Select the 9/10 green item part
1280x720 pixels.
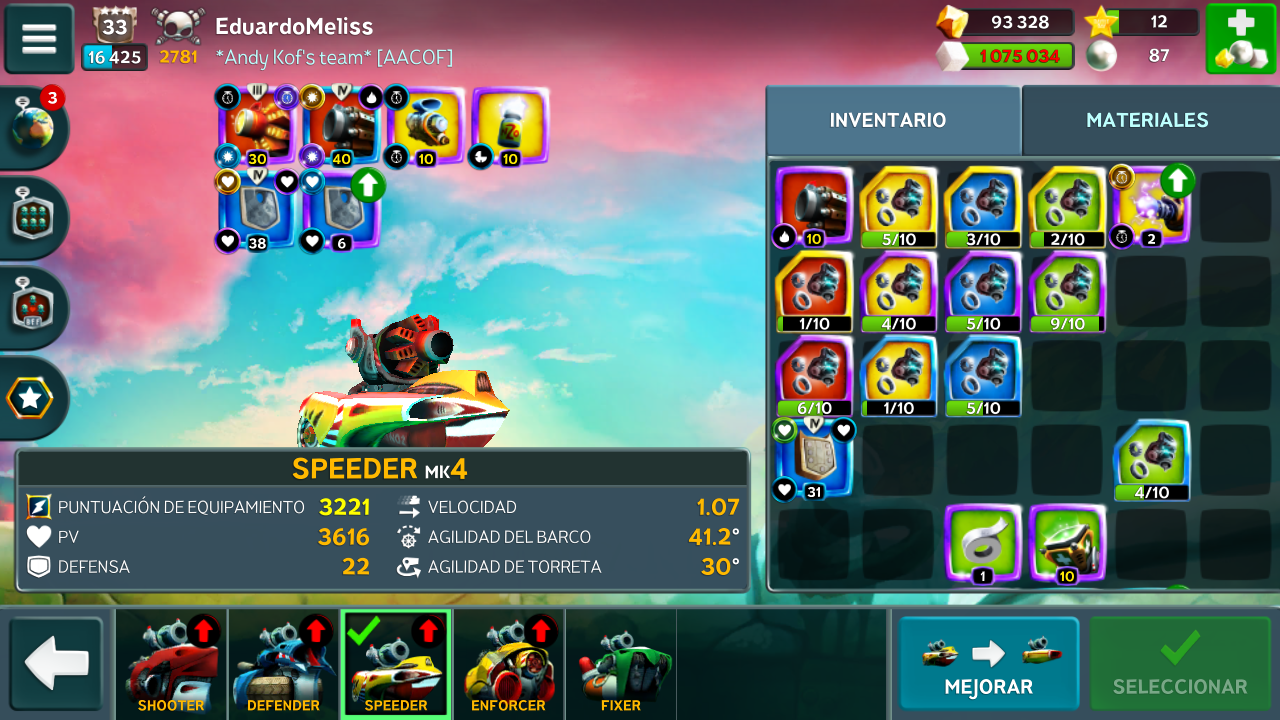[x=1067, y=291]
